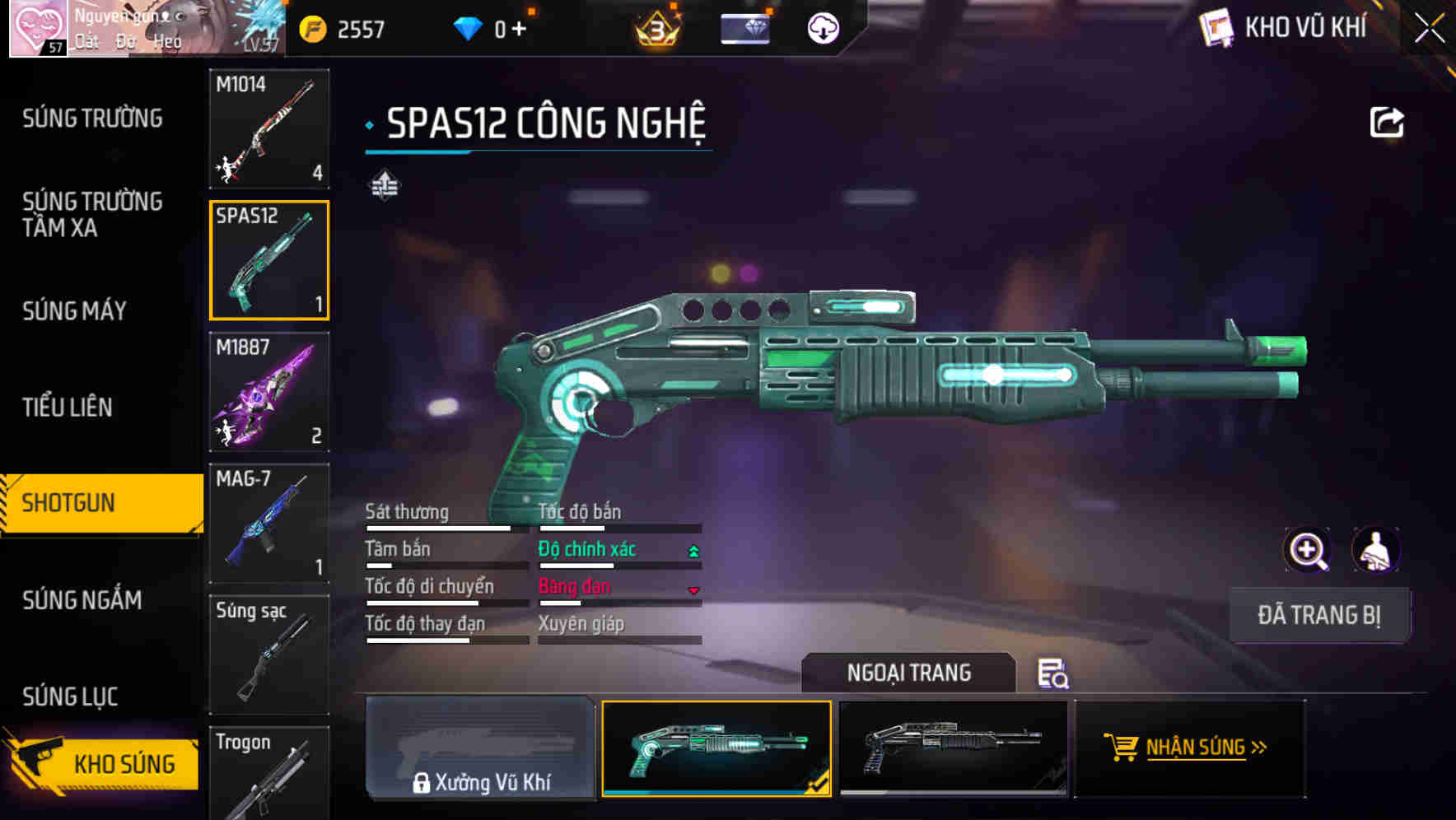Choose the MAG-7 weapon tile
The height and width of the screenshot is (820, 1456).
point(269,524)
